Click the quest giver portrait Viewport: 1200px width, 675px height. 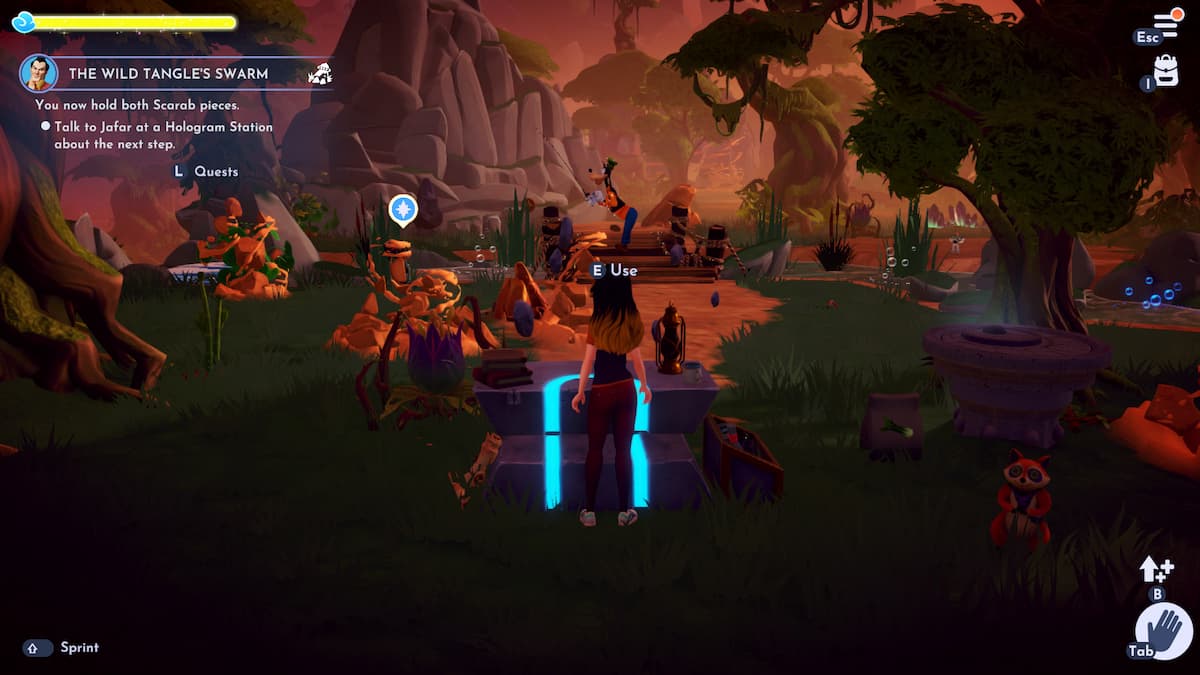(x=38, y=73)
